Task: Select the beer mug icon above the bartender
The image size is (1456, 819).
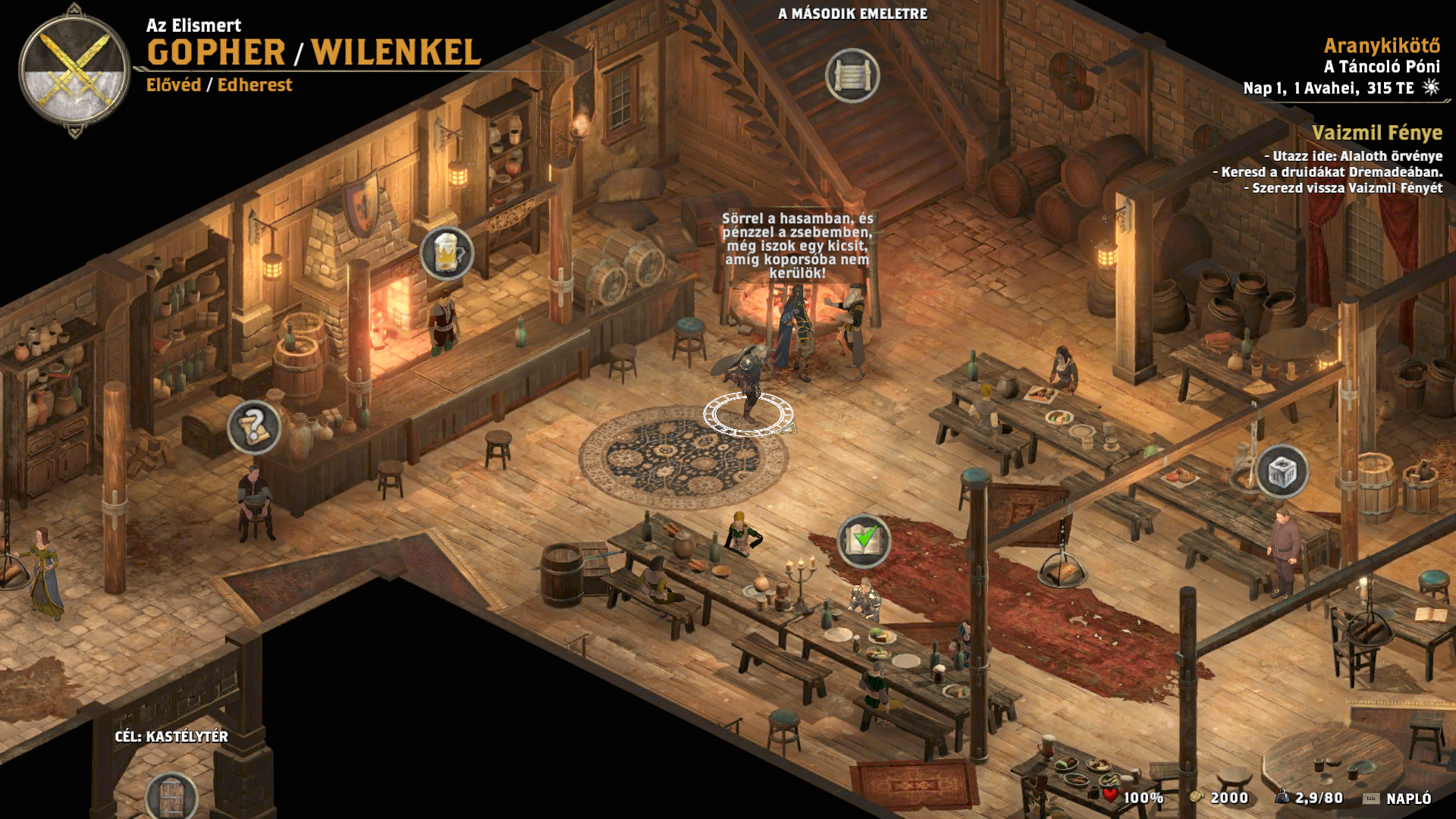Action: (447, 253)
